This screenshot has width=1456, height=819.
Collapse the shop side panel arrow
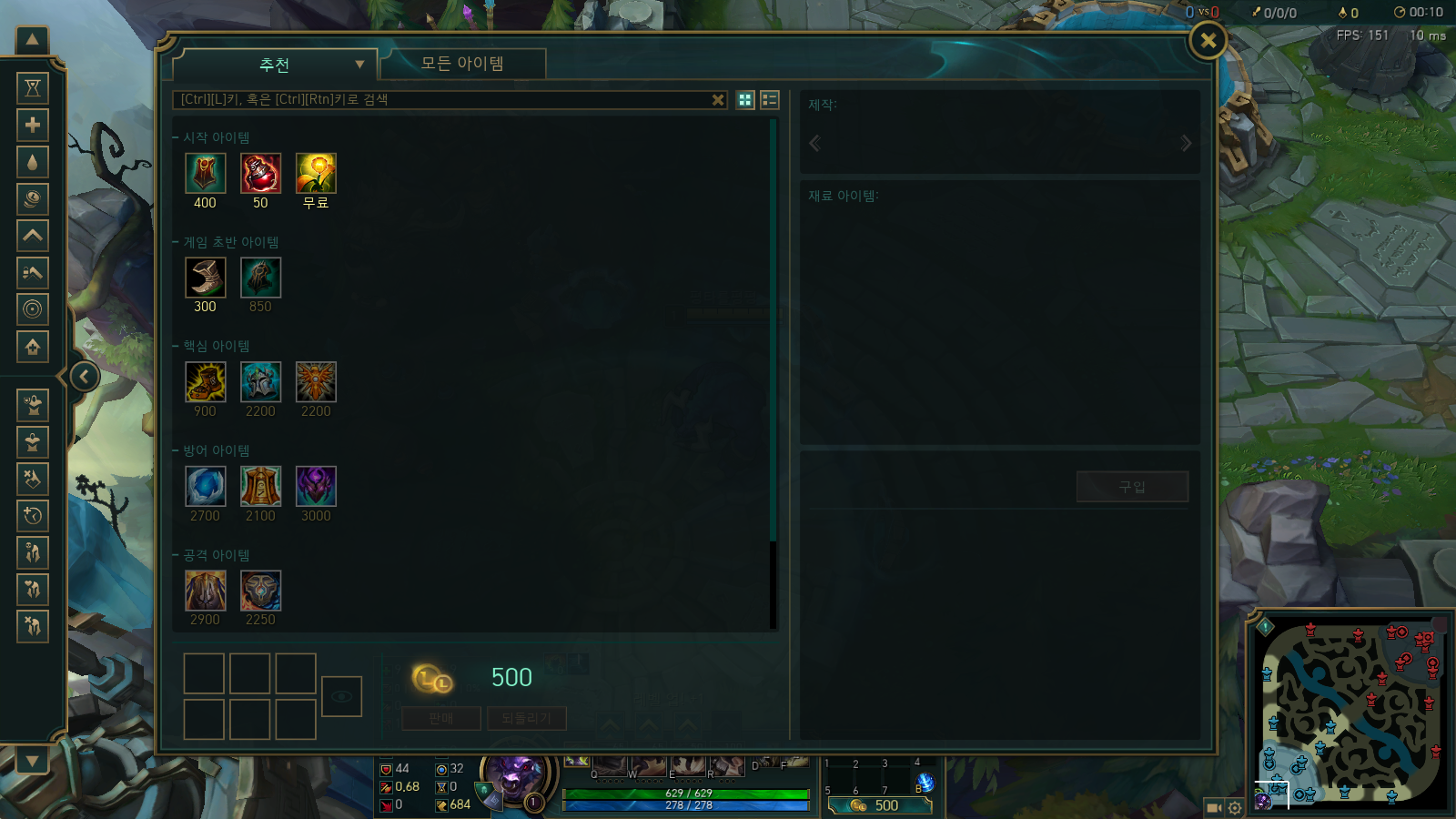click(85, 376)
